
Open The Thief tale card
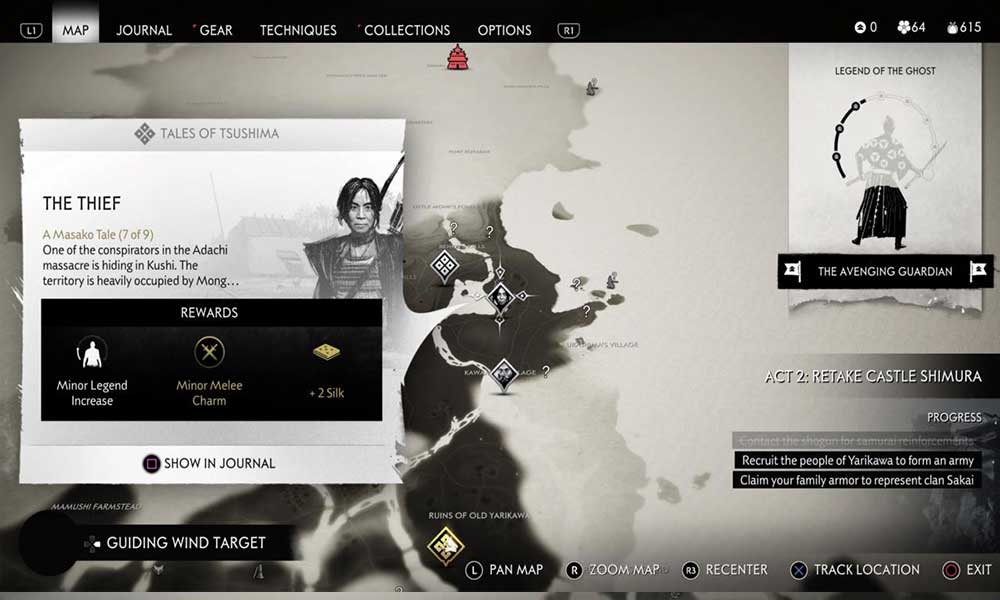[82, 204]
